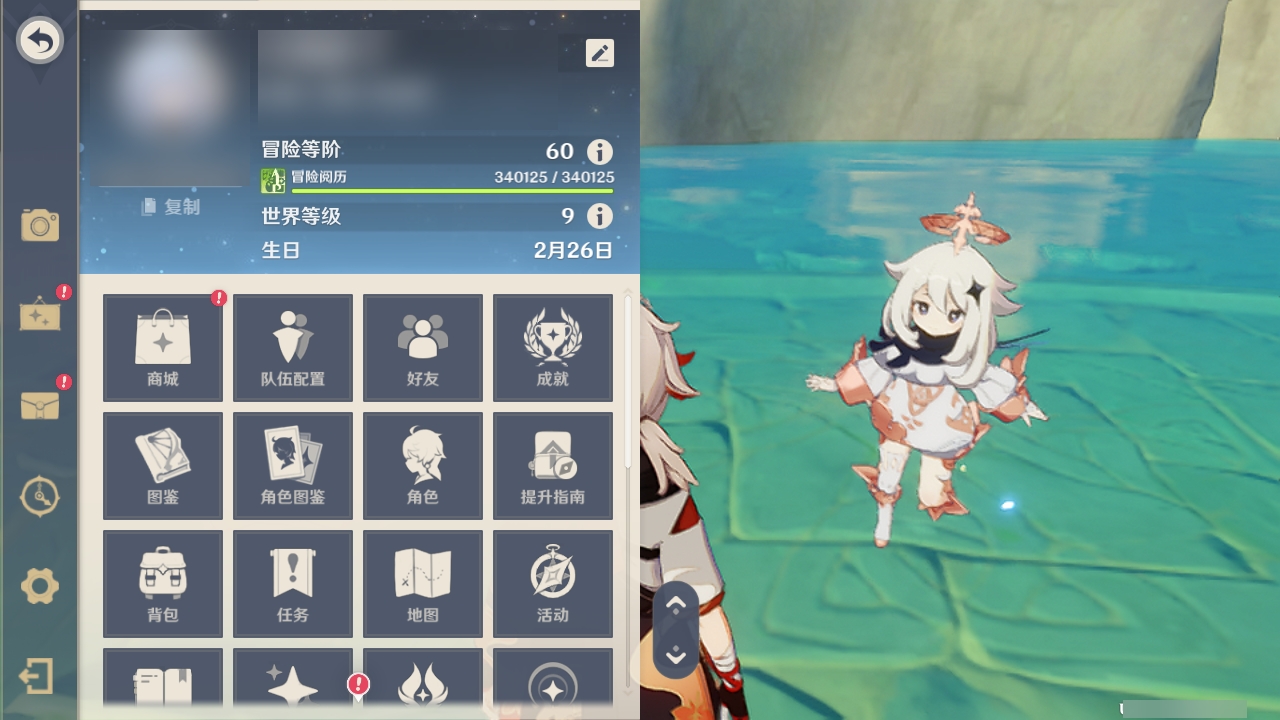The image size is (1280, 720).
Task: Open the Friends (好友) list
Action: pos(422,347)
